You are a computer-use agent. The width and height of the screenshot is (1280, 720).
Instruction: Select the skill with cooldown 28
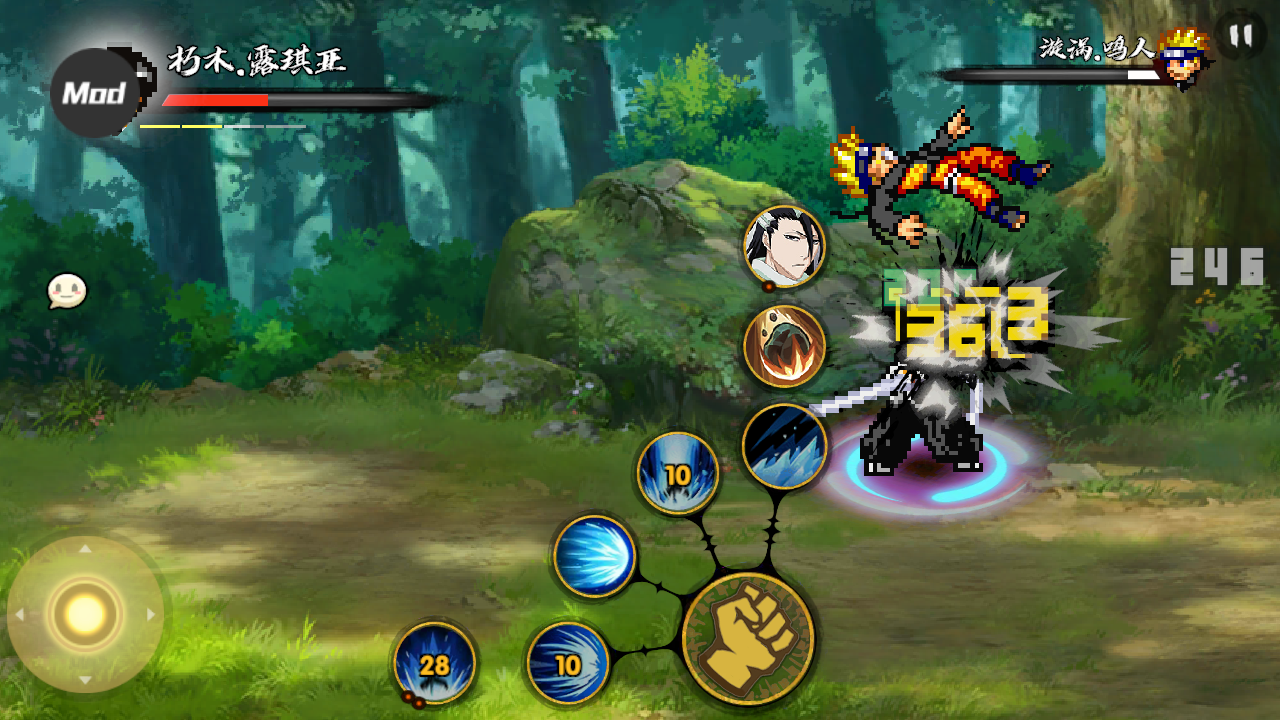coord(435,663)
